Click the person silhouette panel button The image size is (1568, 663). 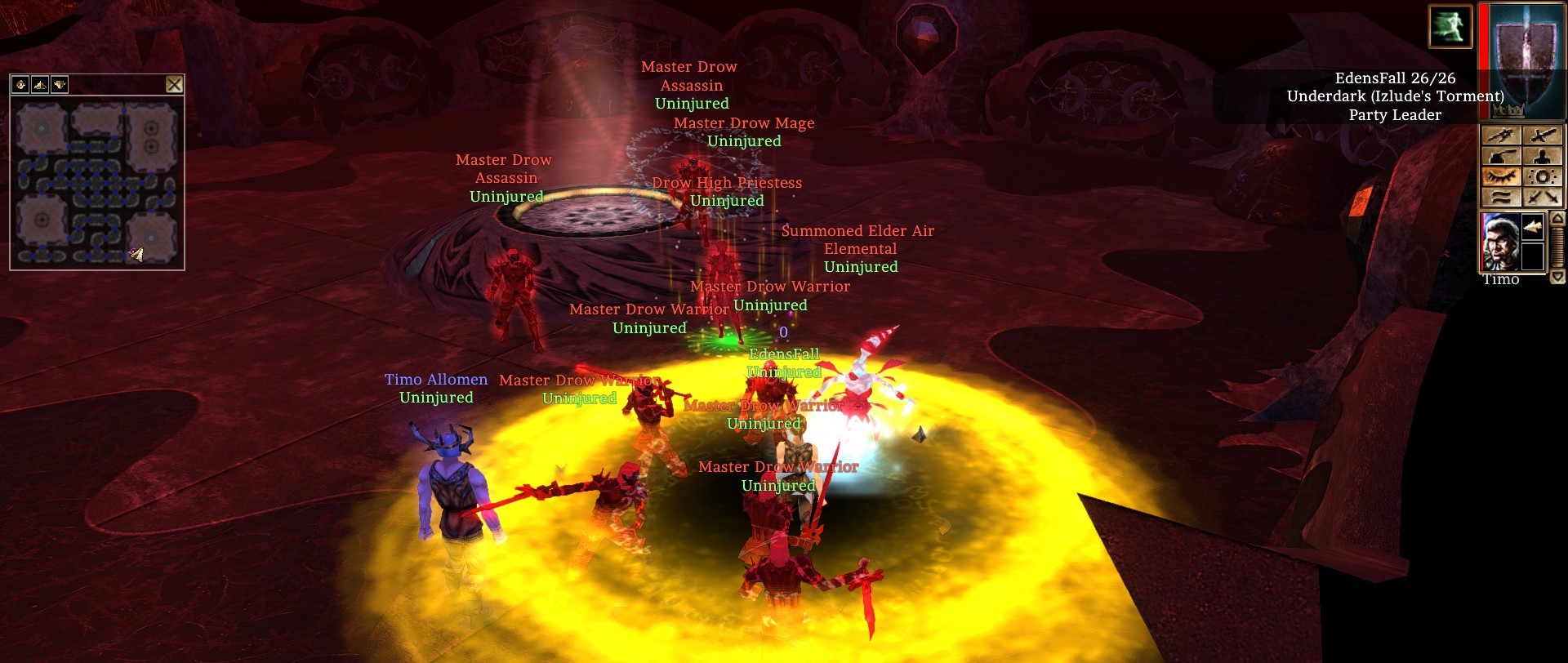pos(1543,156)
